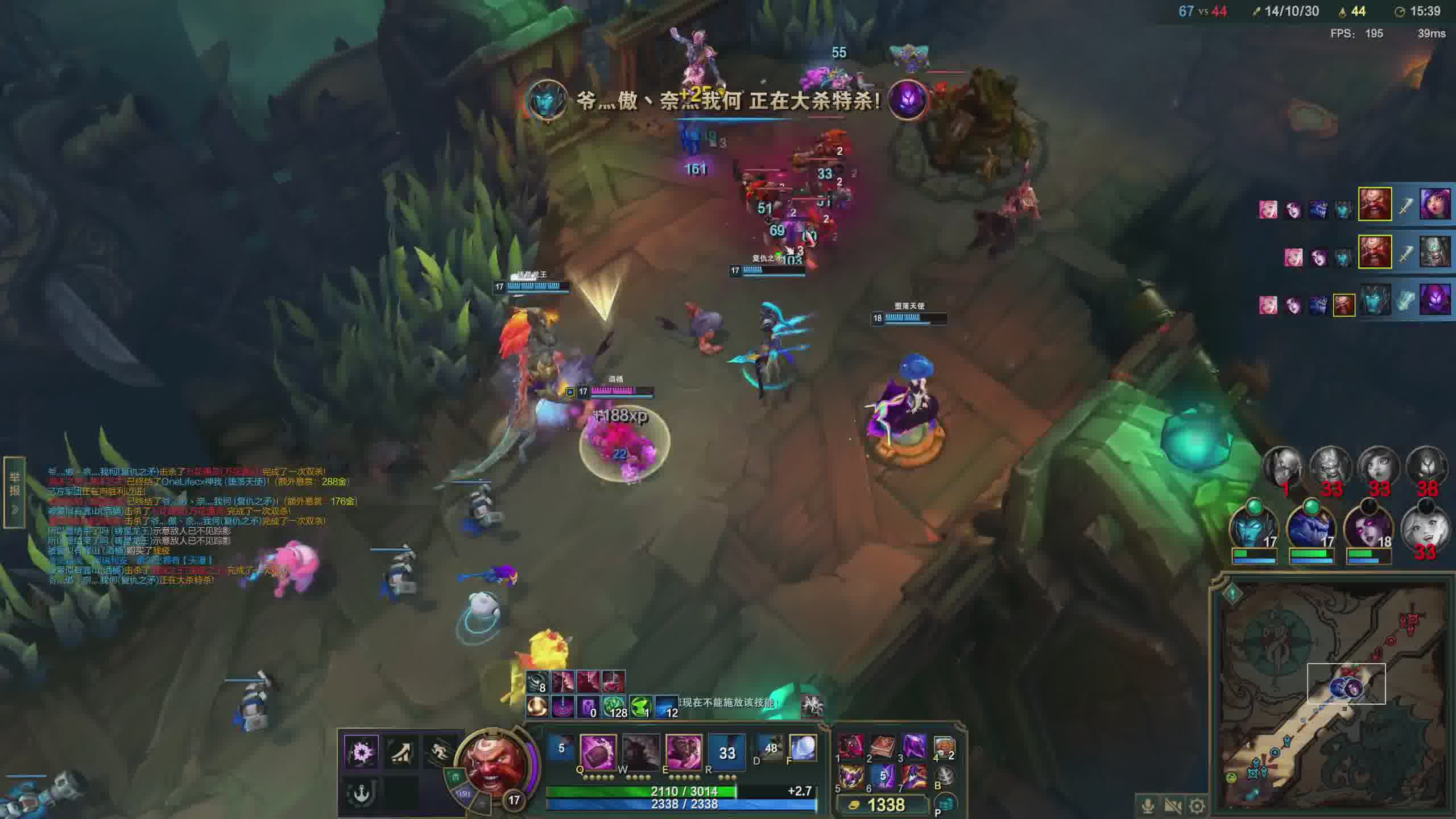Cast Gragas's Barrel Roll Q ability
Screen dimensions: 1456x819
598,751
